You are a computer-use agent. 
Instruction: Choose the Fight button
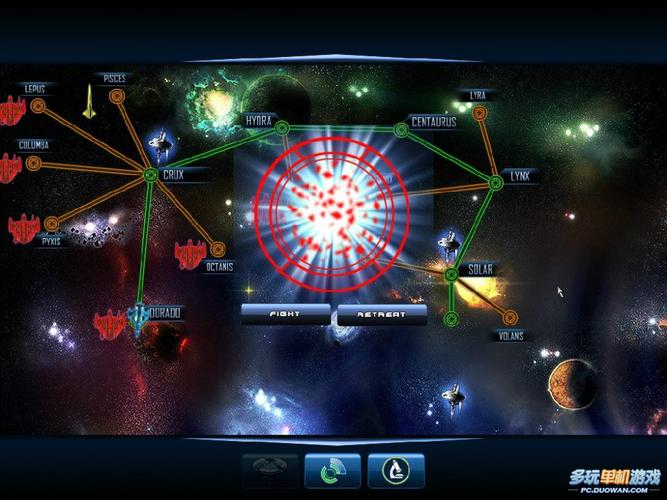(x=285, y=314)
